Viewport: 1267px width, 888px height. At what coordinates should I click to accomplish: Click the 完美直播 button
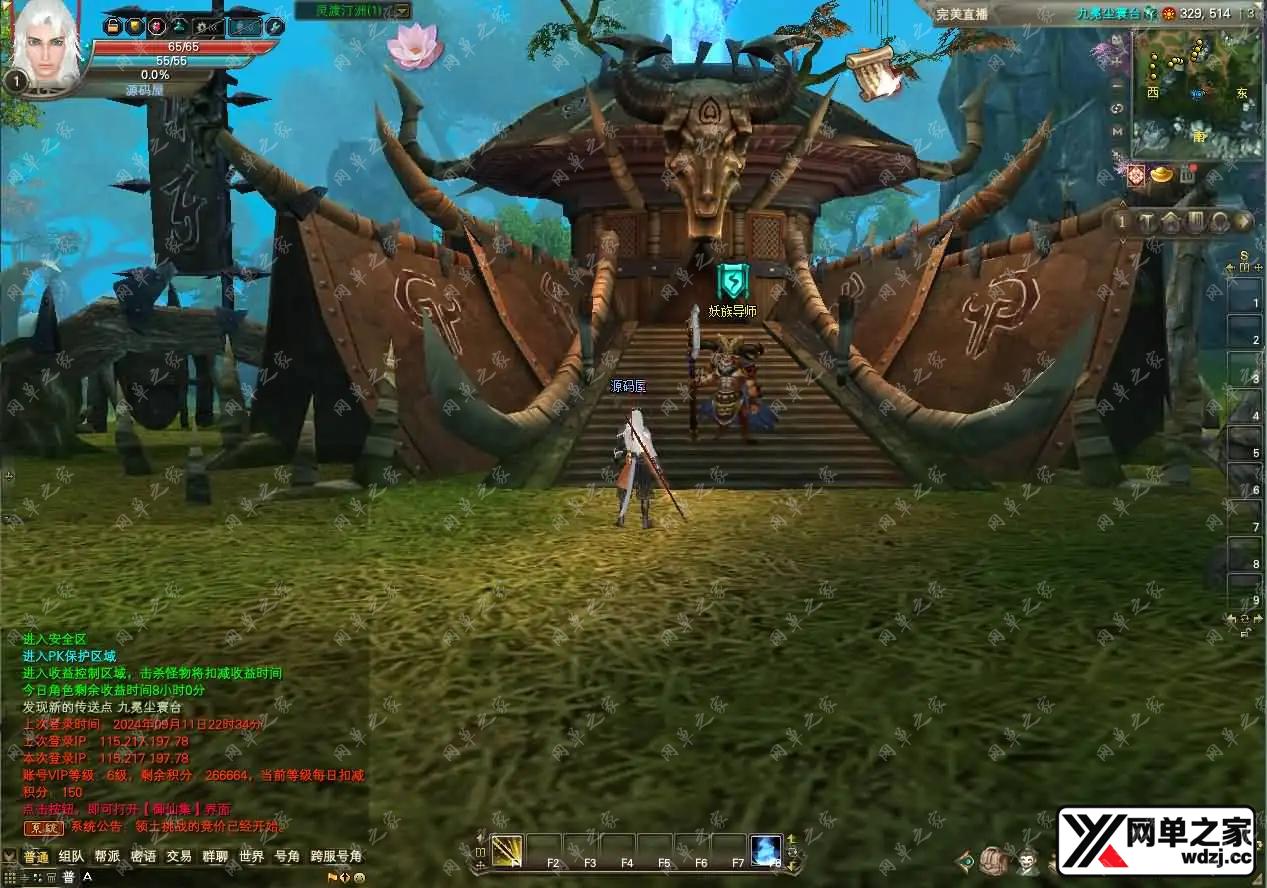click(x=962, y=13)
